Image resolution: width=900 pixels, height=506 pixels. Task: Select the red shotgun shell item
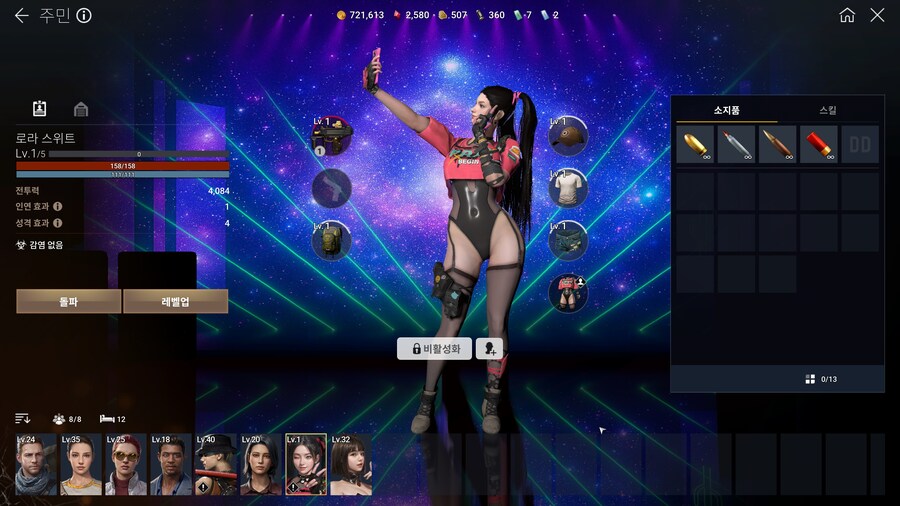pyautogui.click(x=818, y=144)
